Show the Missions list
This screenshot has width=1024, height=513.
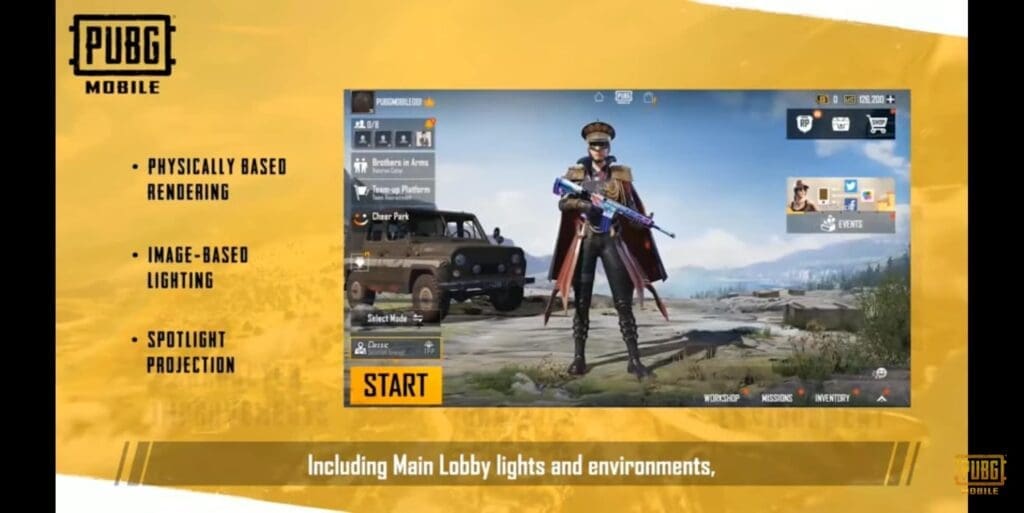point(777,398)
